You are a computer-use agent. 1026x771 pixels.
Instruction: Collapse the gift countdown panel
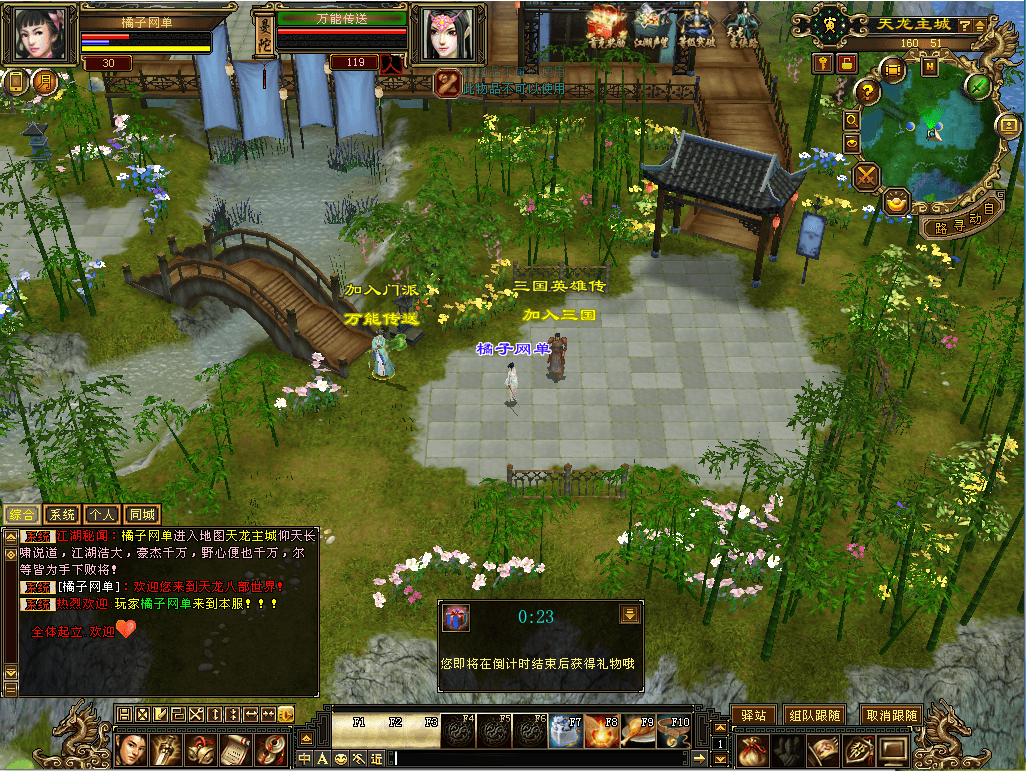[629, 615]
